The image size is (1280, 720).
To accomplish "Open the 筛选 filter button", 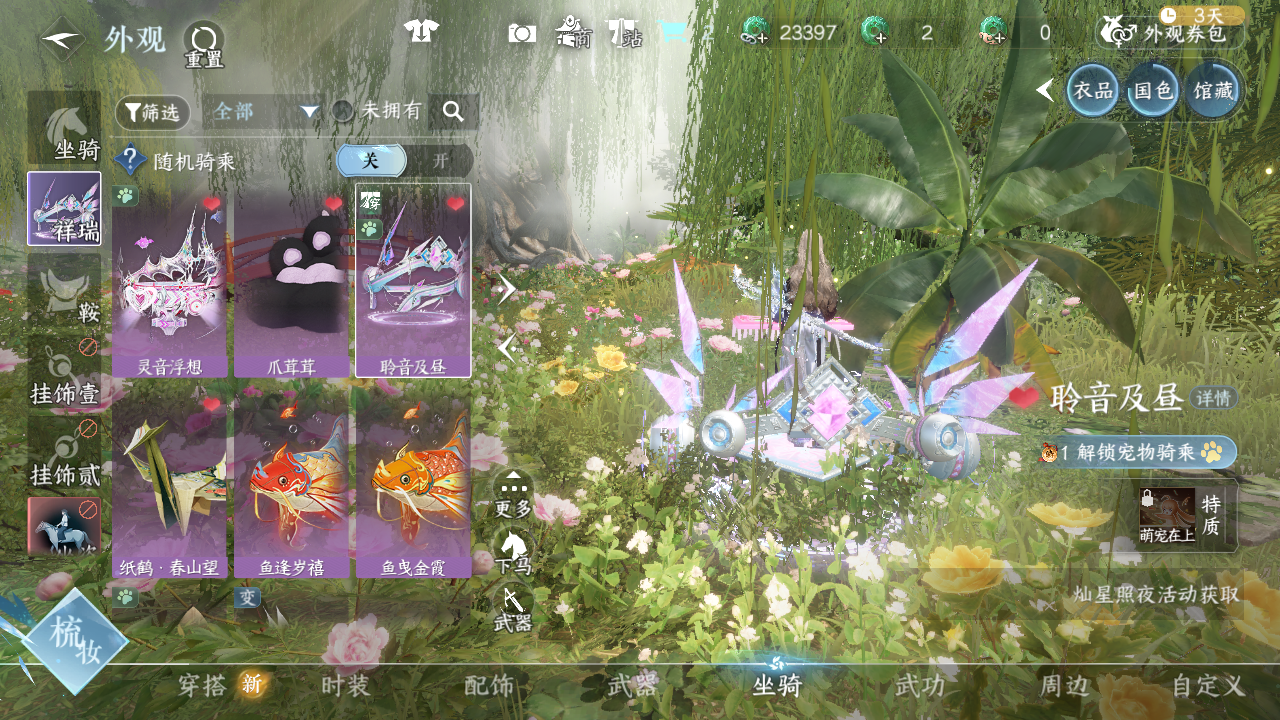I will (x=153, y=112).
